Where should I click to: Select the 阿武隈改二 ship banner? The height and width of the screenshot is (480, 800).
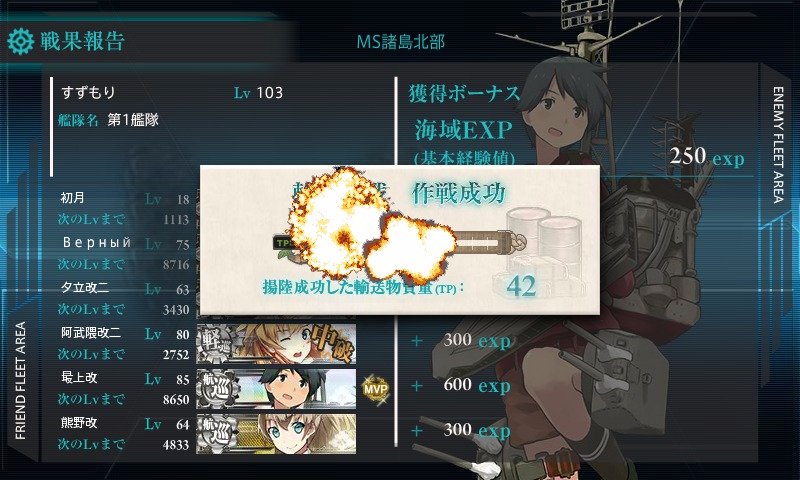point(276,343)
